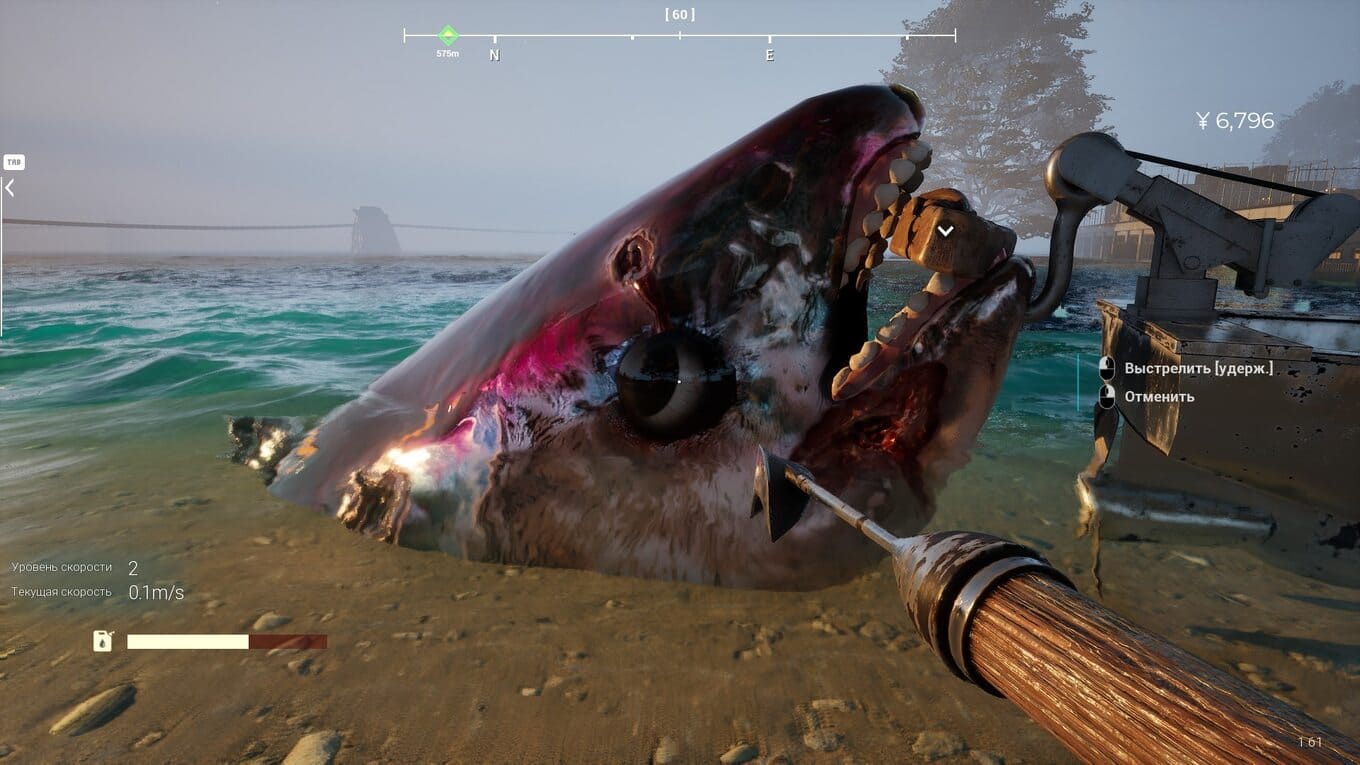Select the green waypoint marker on compass
The width and height of the screenshot is (1360, 765).
pos(448,35)
